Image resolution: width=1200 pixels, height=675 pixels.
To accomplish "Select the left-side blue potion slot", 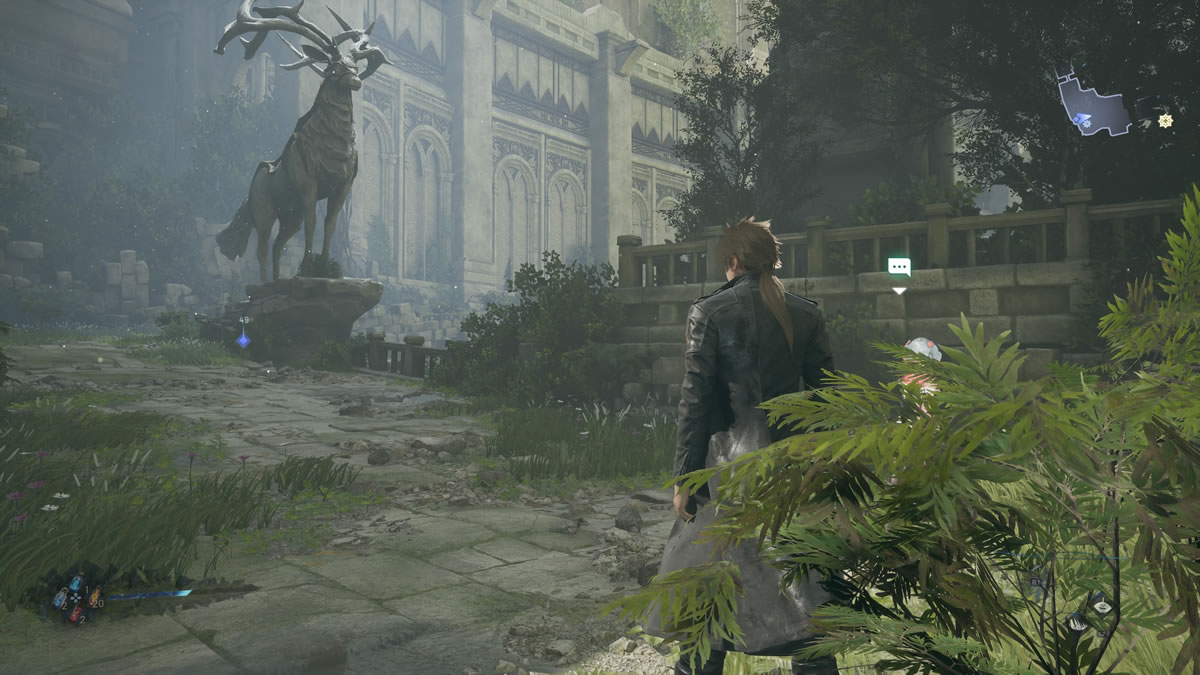I will tap(60, 598).
